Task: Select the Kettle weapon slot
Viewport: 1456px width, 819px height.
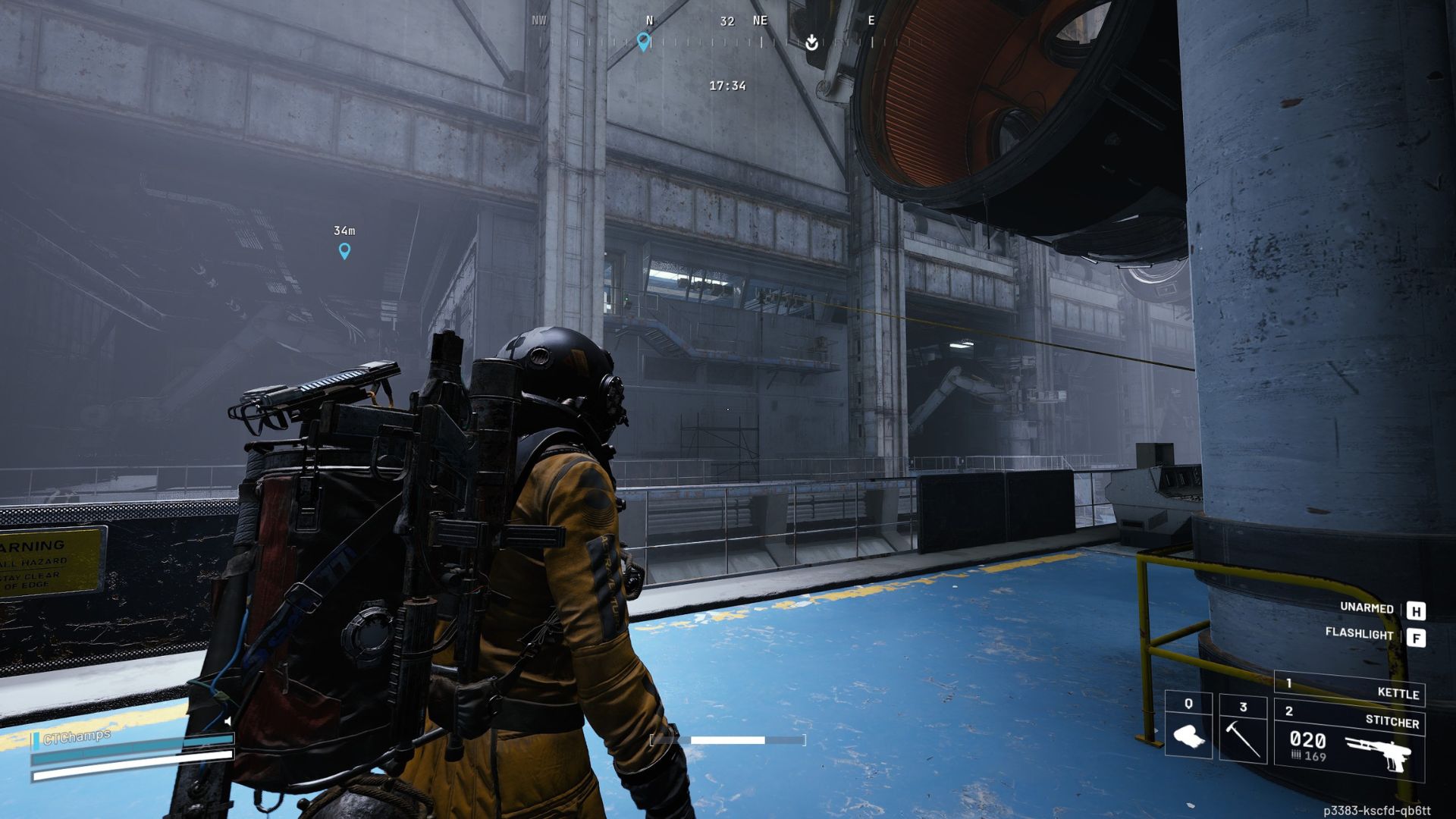Action: tap(1349, 690)
